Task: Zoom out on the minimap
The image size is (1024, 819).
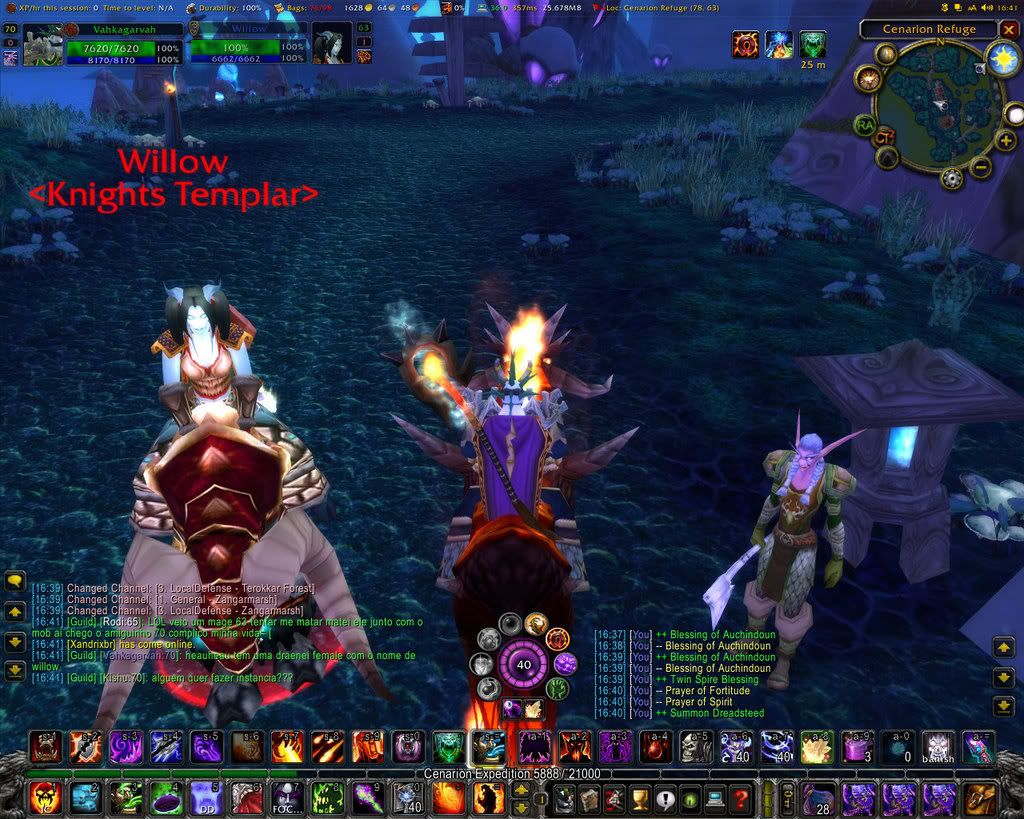Action: 980,167
